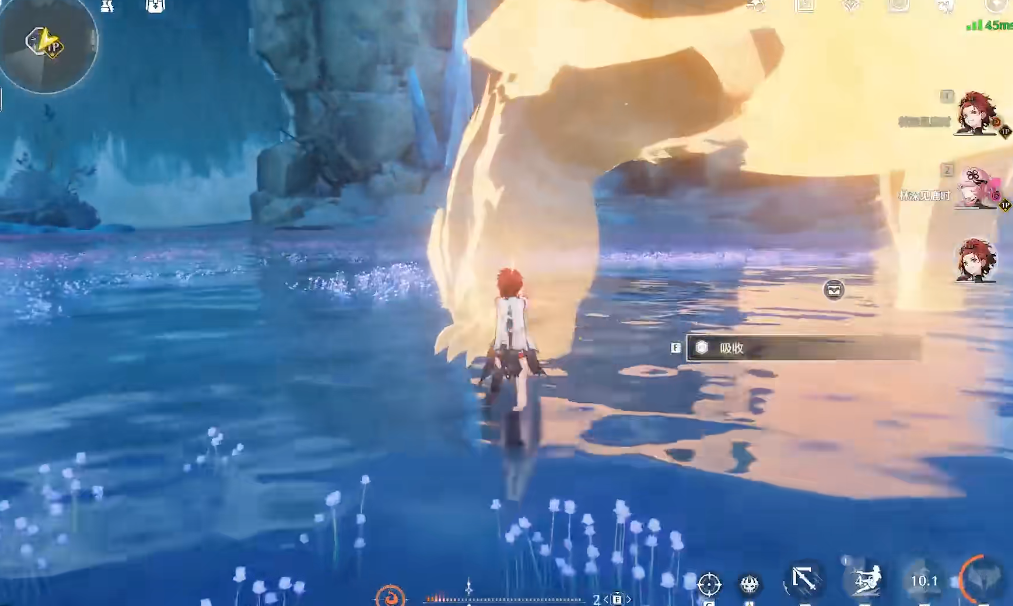Trigger the basic attack sword icon
1013x606 pixels.
pyautogui.click(x=804, y=579)
